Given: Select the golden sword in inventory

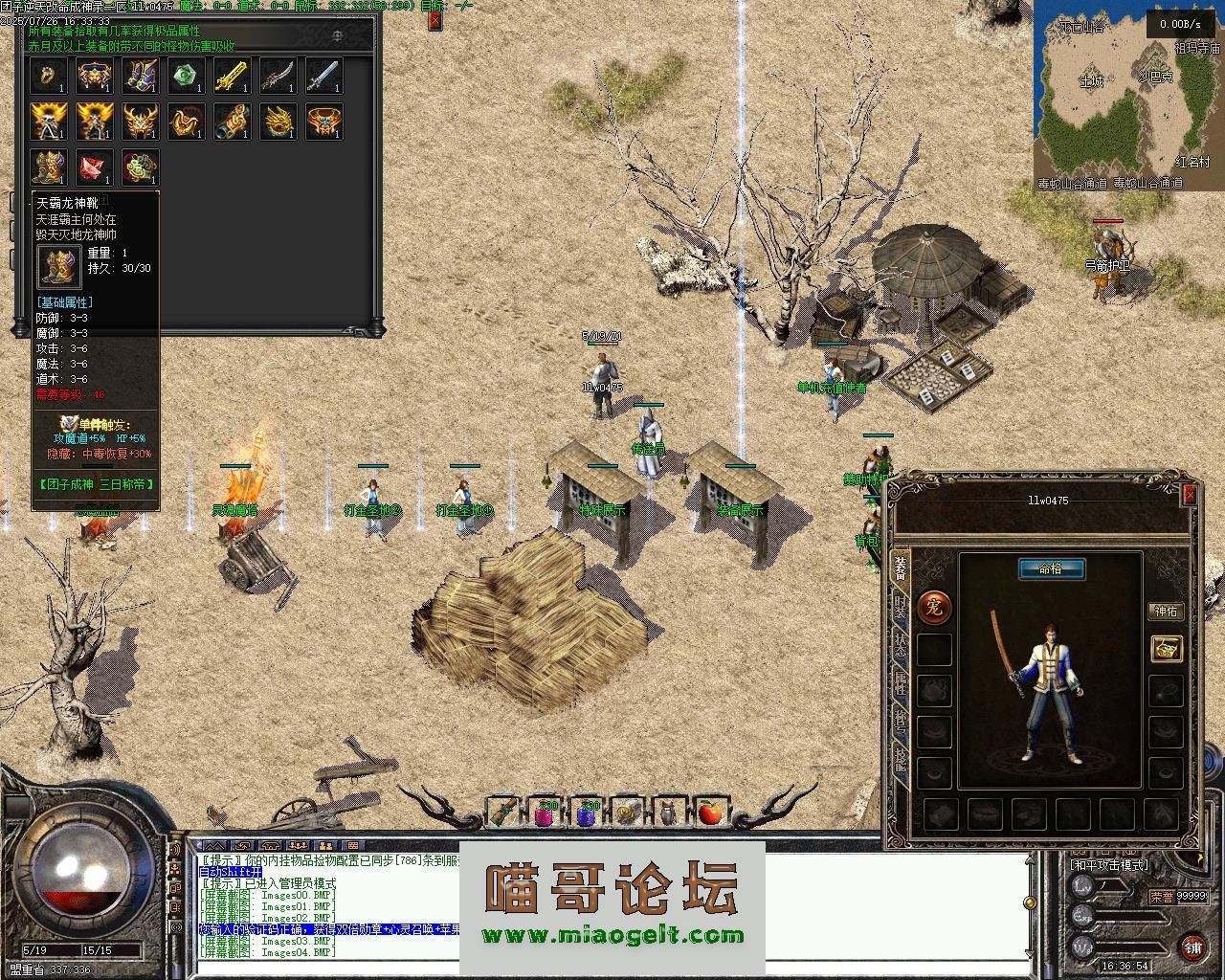Looking at the screenshot, I should click(233, 76).
